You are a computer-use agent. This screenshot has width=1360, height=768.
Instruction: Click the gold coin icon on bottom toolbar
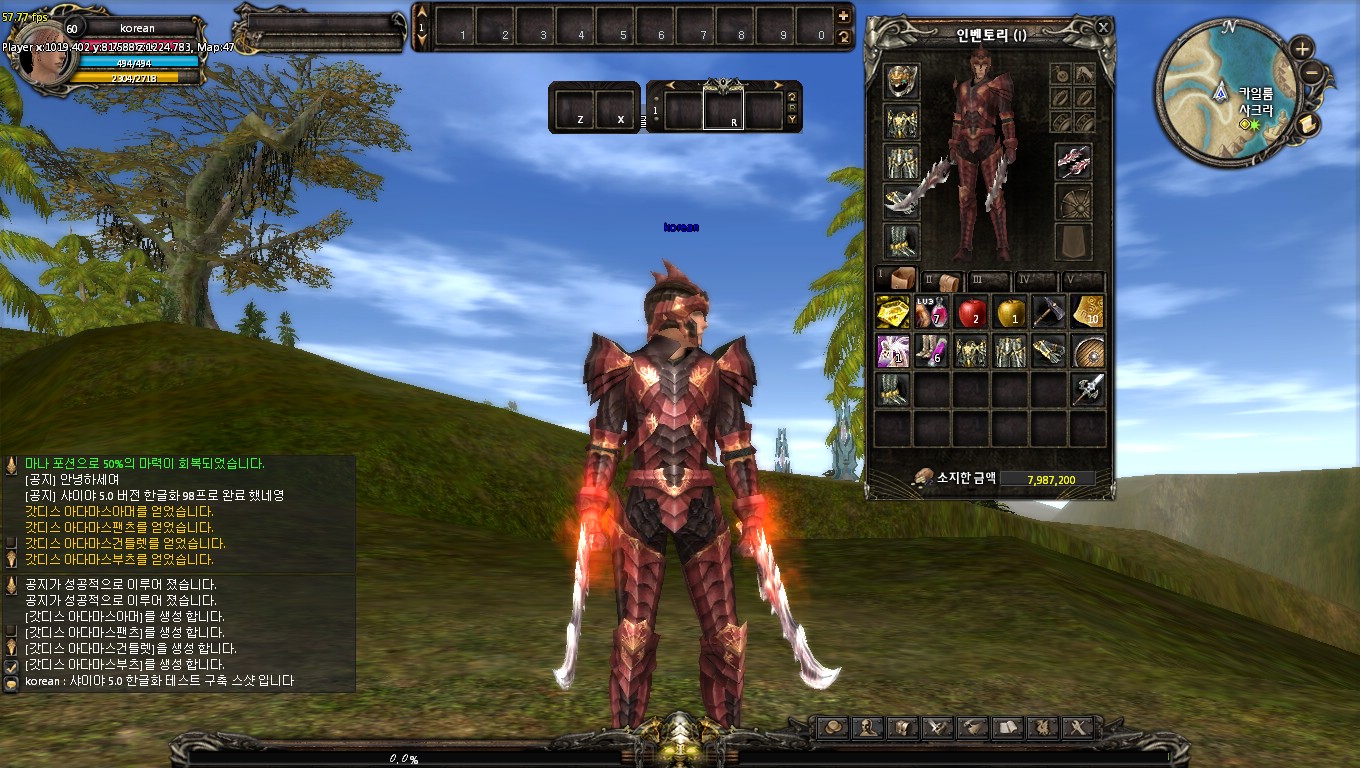[x=832, y=727]
